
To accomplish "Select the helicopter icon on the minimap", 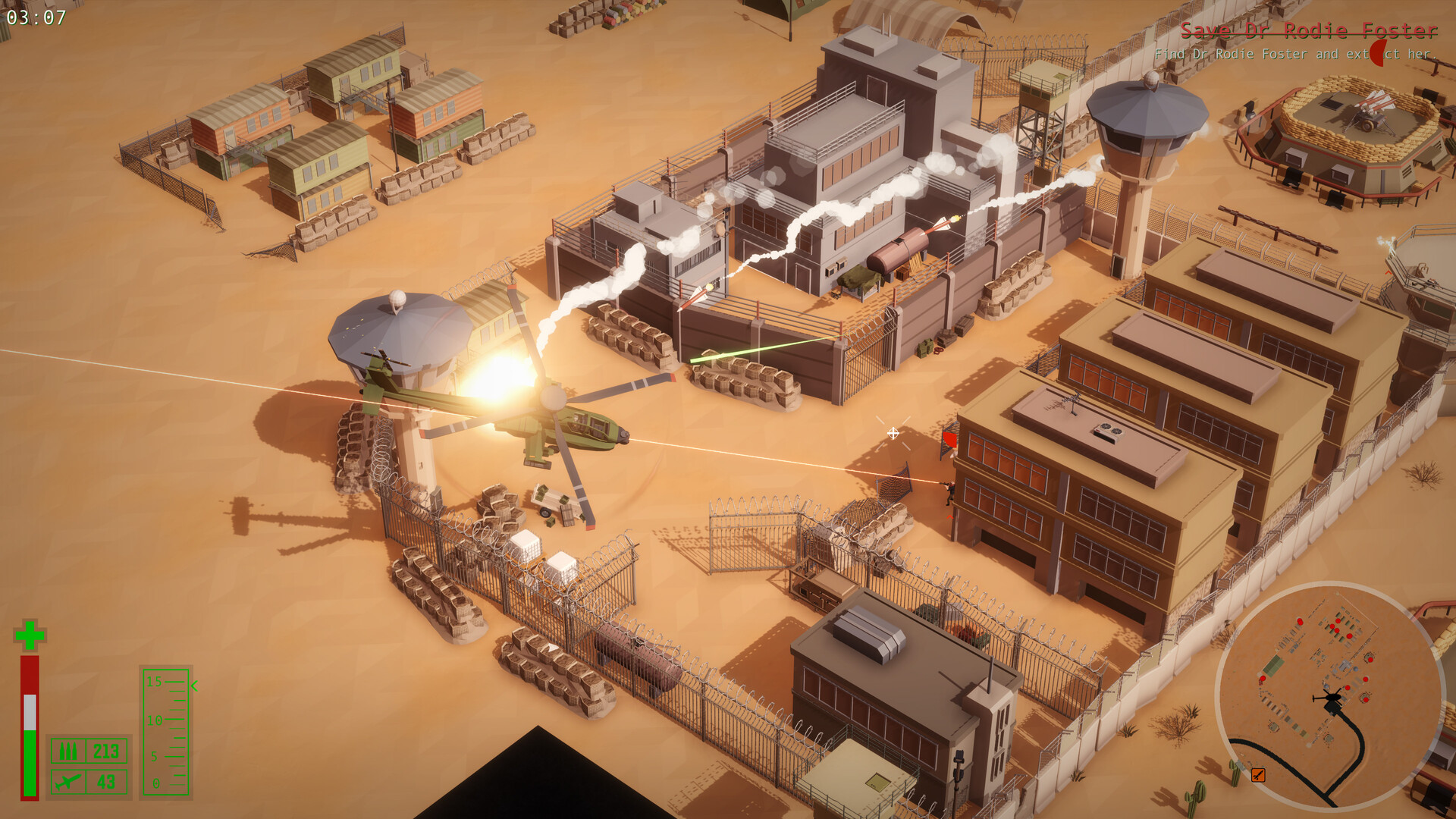I will [1332, 699].
